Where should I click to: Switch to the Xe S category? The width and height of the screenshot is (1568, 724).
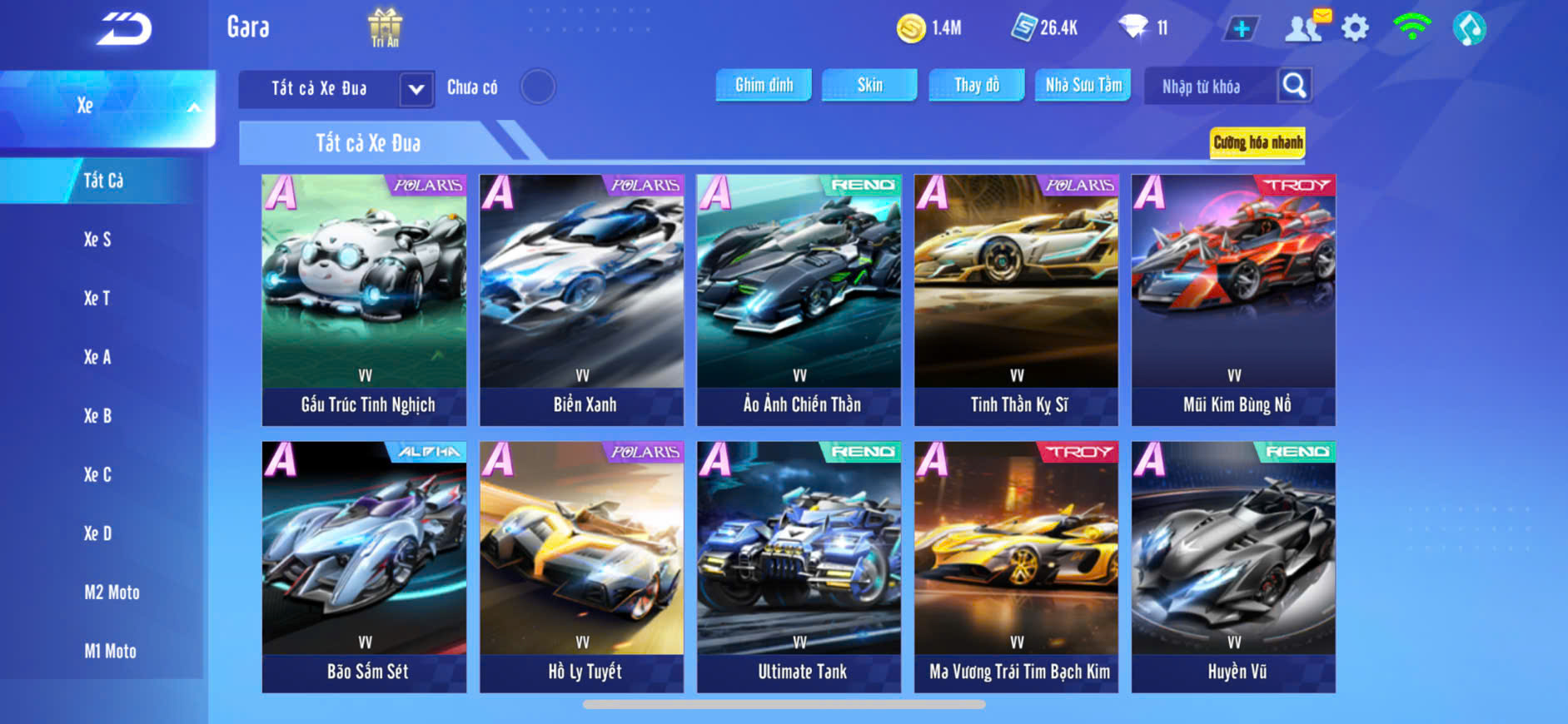[97, 240]
